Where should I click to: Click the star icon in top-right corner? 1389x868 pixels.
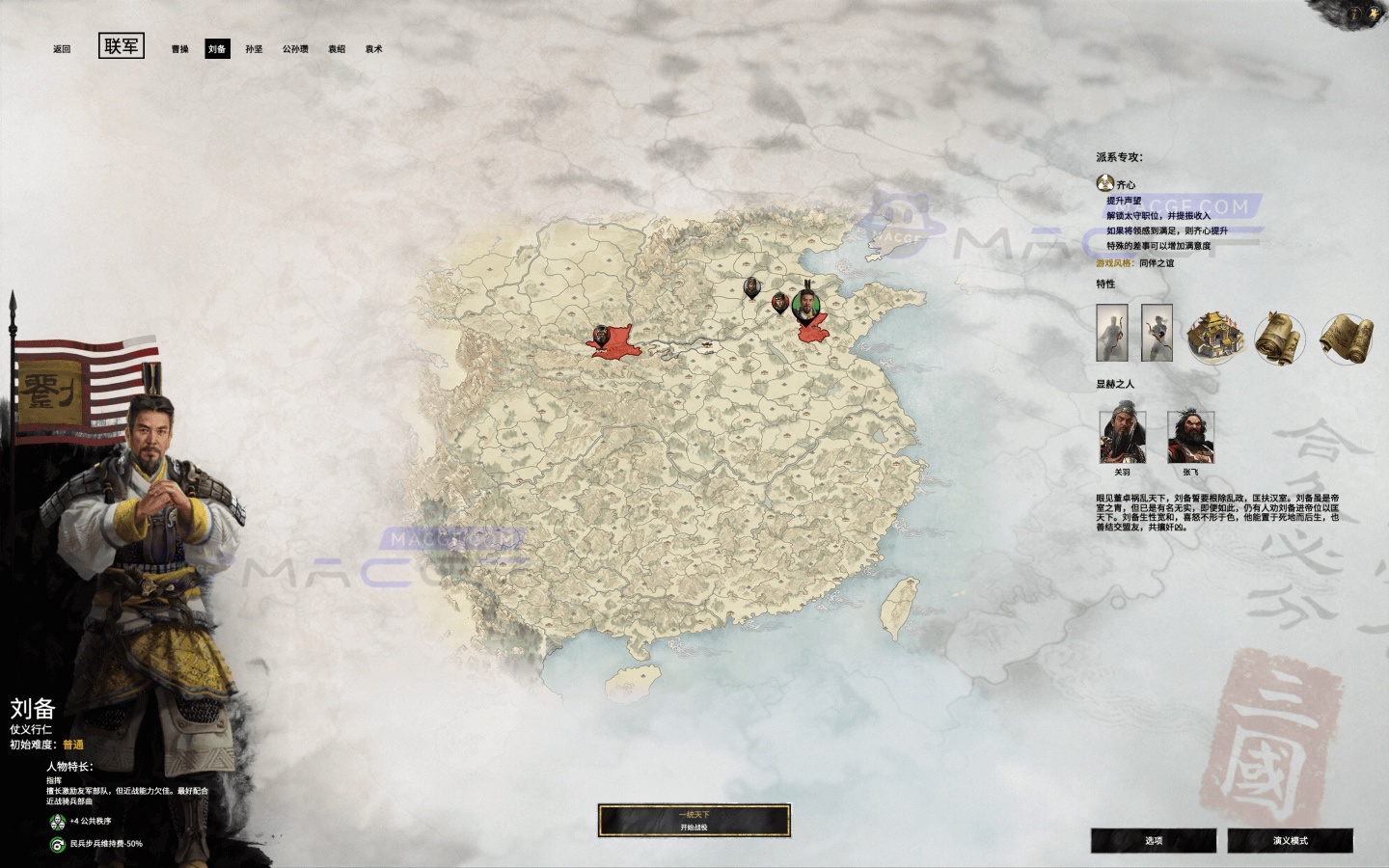tap(1375, 13)
